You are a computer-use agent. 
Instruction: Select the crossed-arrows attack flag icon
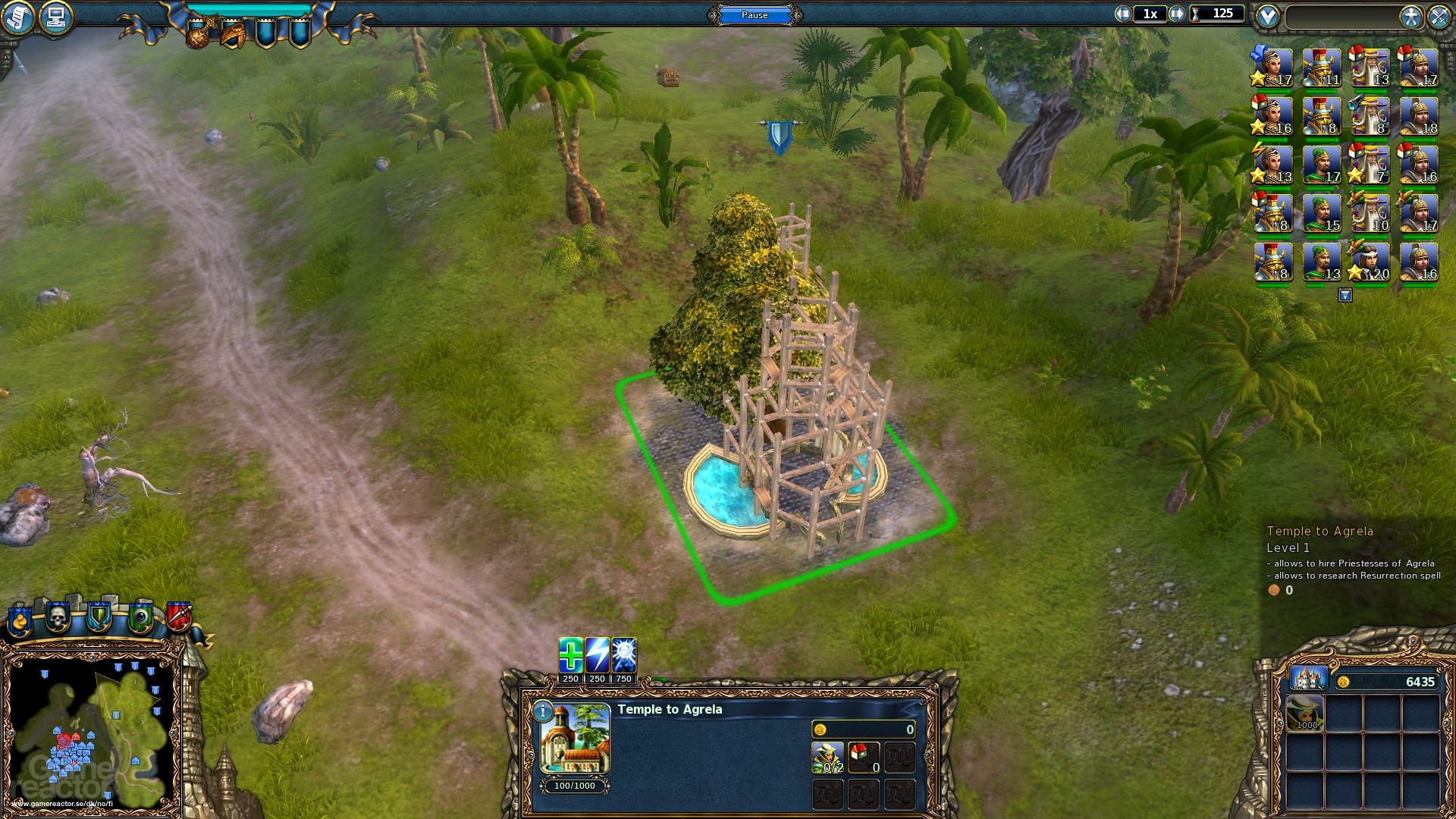pyautogui.click(x=1439, y=17)
